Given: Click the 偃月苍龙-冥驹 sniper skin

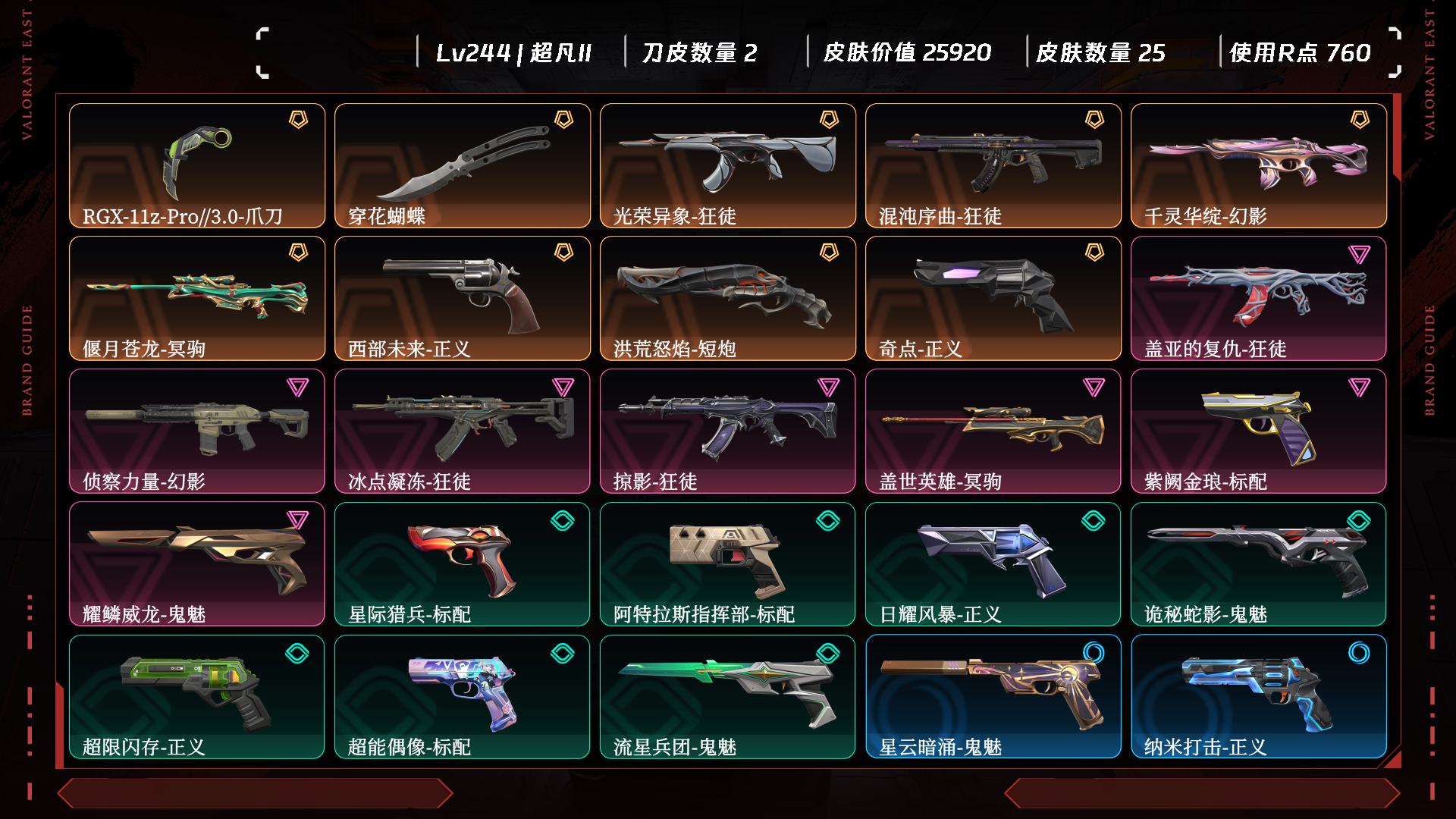Looking at the screenshot, I should coord(197,298).
